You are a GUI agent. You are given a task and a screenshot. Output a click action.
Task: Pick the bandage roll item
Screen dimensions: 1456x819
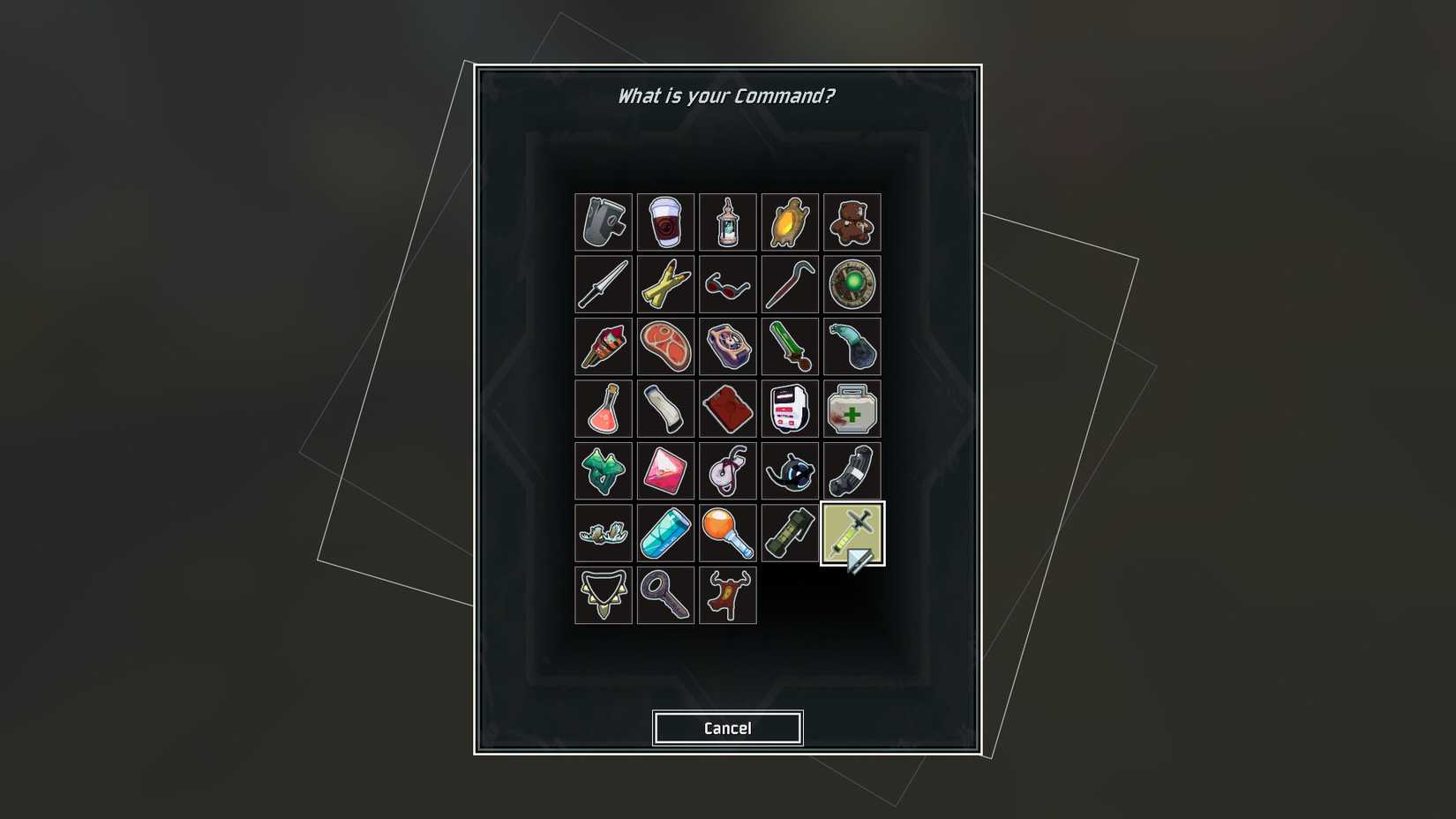click(665, 408)
